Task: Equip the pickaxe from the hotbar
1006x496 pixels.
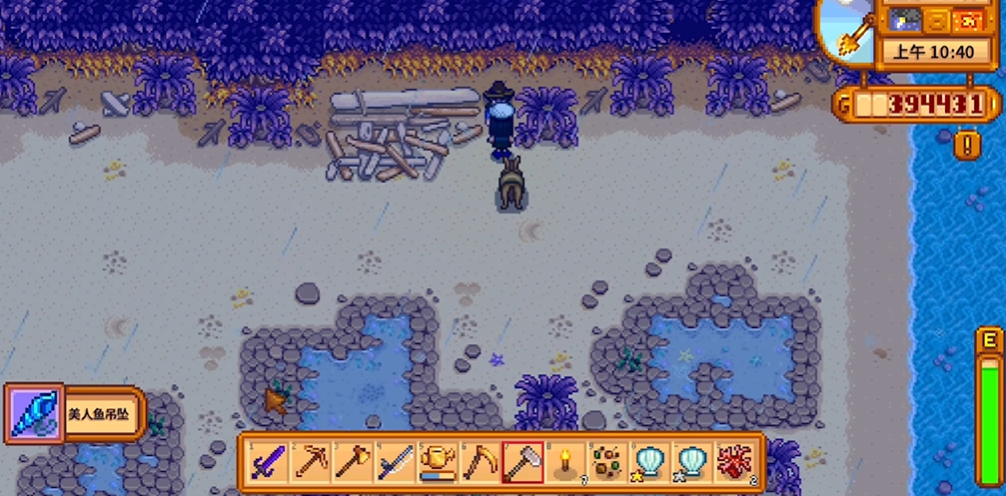Action: click(x=310, y=462)
